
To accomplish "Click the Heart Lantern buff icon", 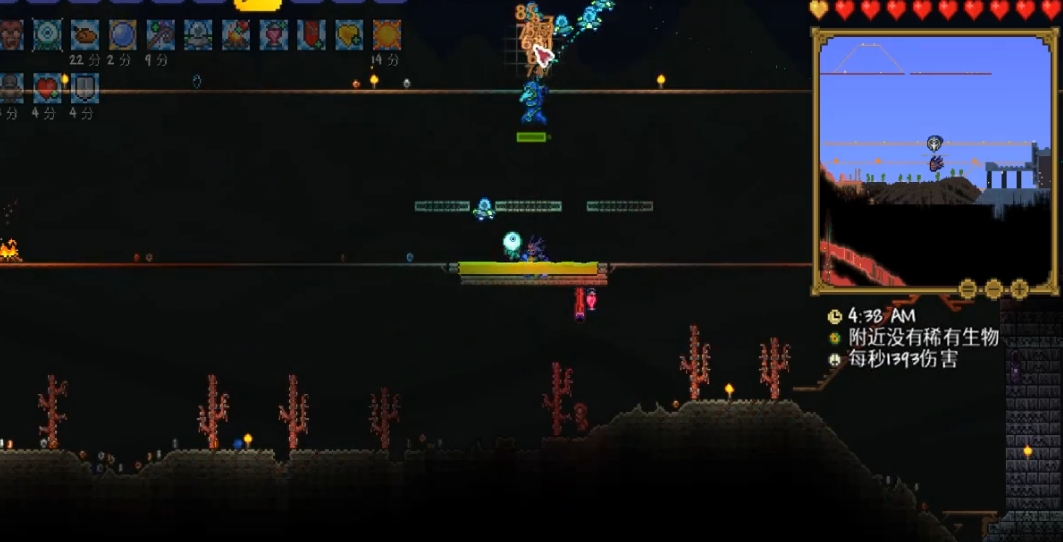I will pos(274,35).
